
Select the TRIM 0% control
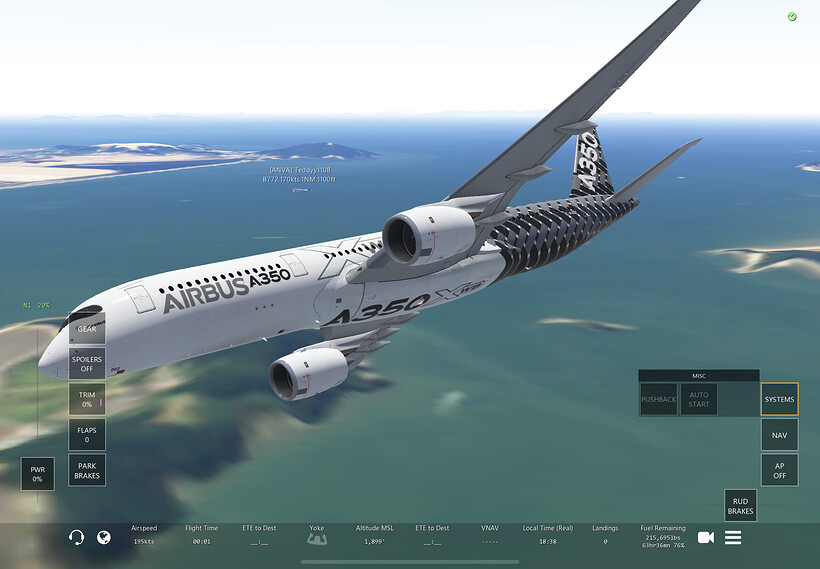[87, 399]
